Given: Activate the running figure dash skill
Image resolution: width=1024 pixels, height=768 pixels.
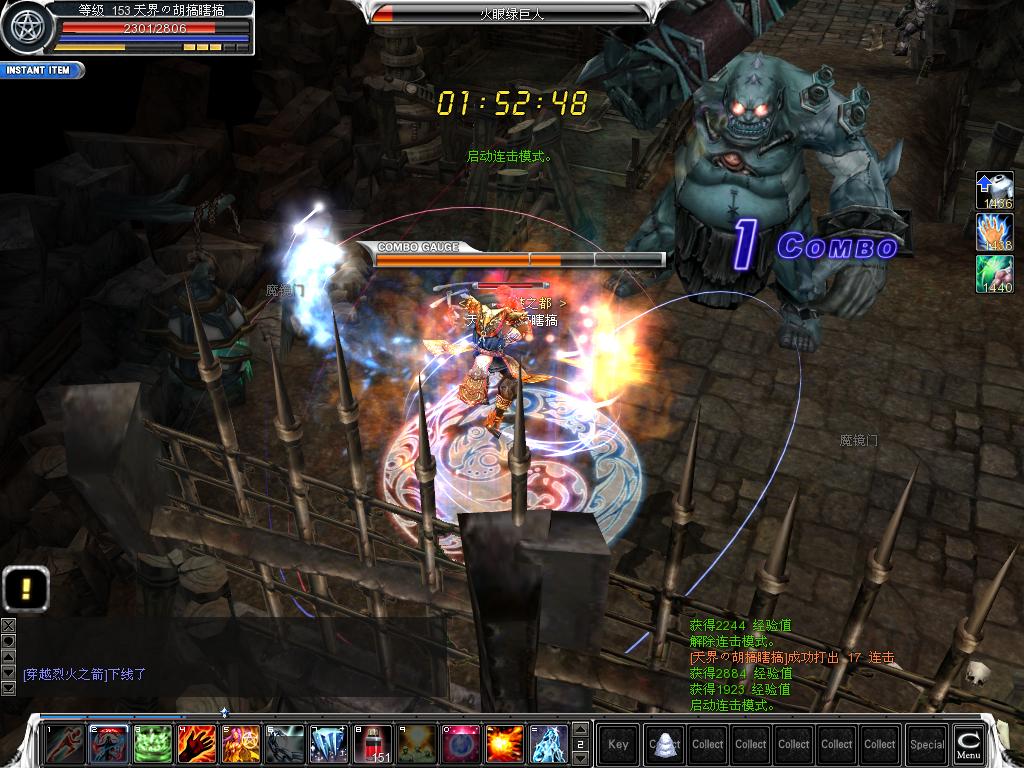Looking at the screenshot, I should pyautogui.click(x=65, y=744).
